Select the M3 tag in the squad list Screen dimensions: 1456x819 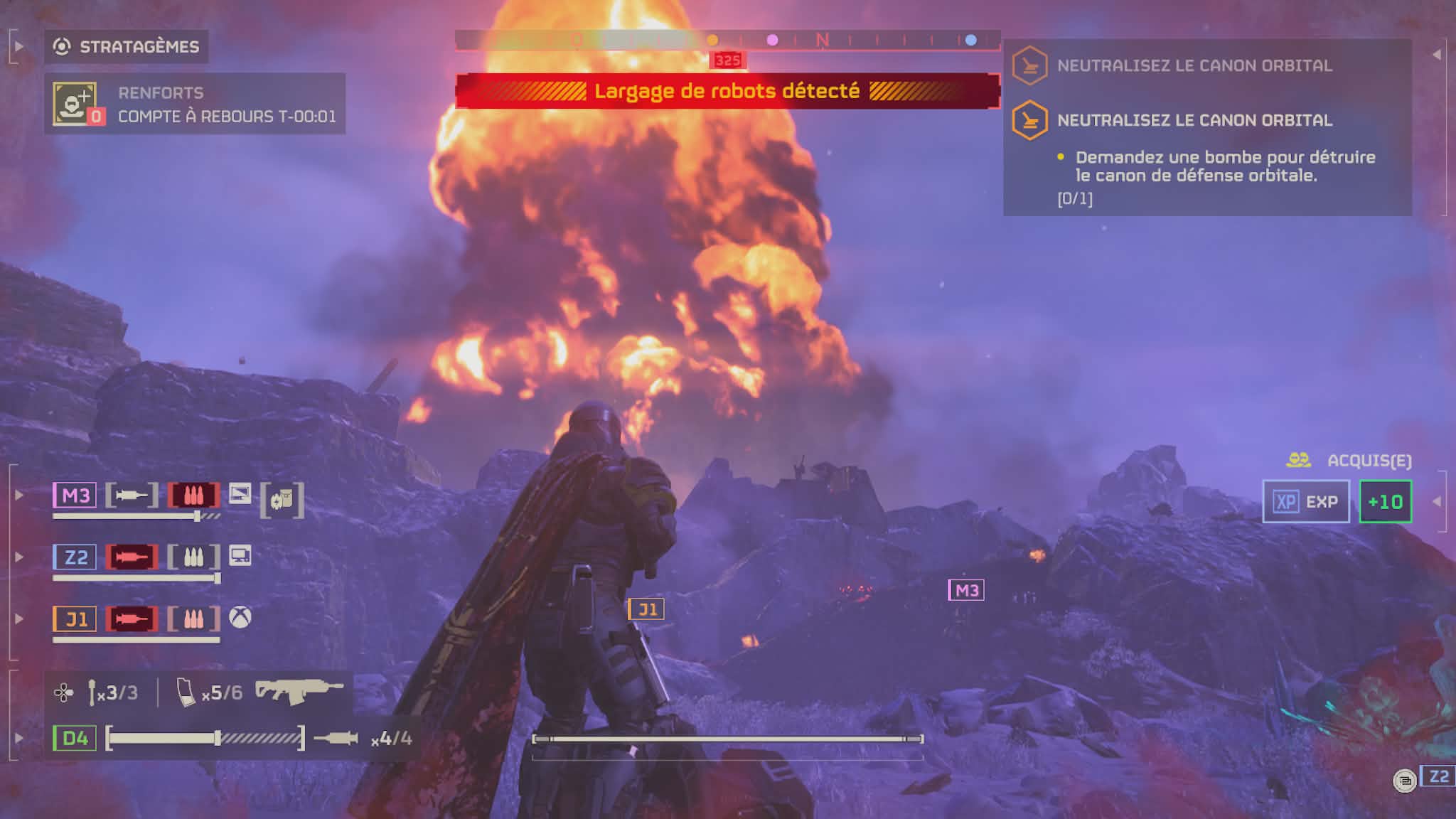75,496
